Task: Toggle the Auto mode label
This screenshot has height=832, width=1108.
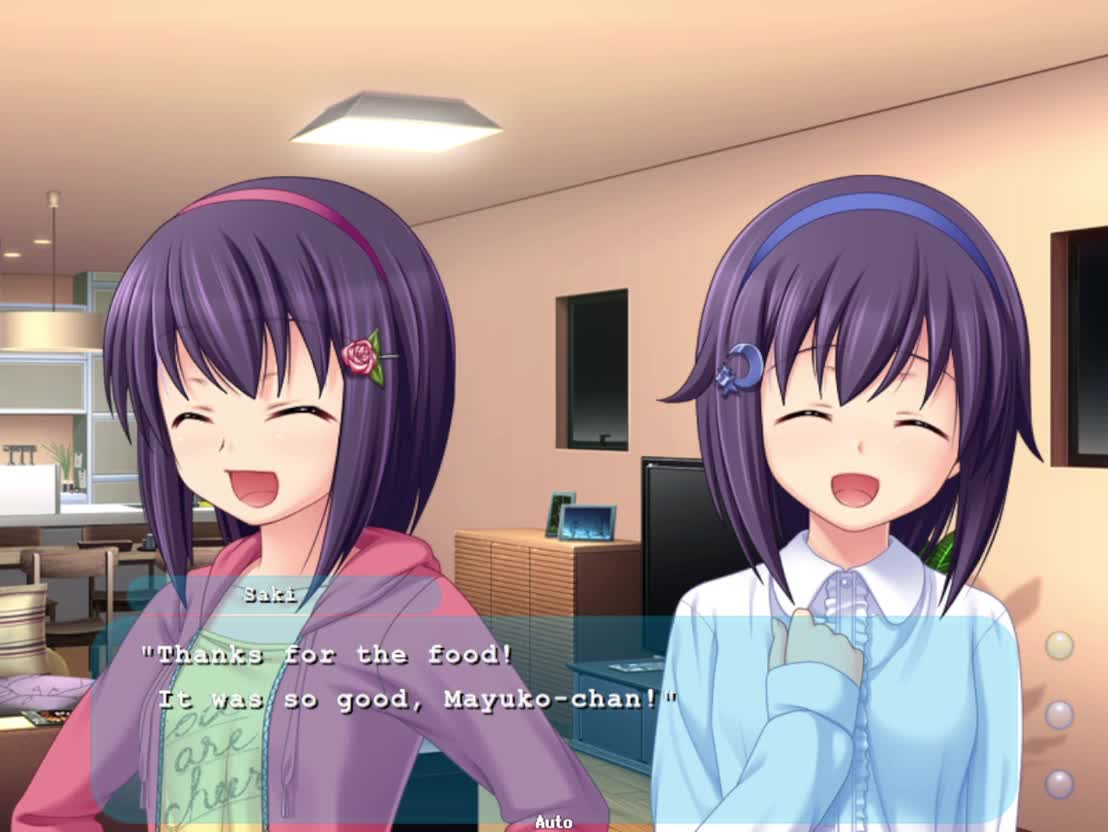Action: click(553, 822)
